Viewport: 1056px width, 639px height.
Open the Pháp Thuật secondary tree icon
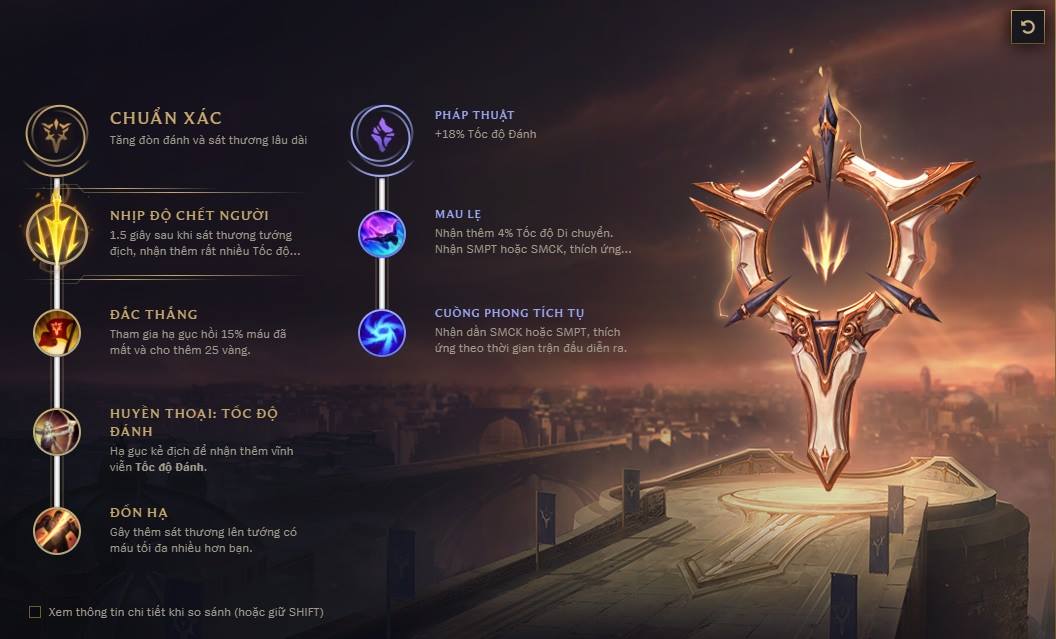tap(381, 133)
